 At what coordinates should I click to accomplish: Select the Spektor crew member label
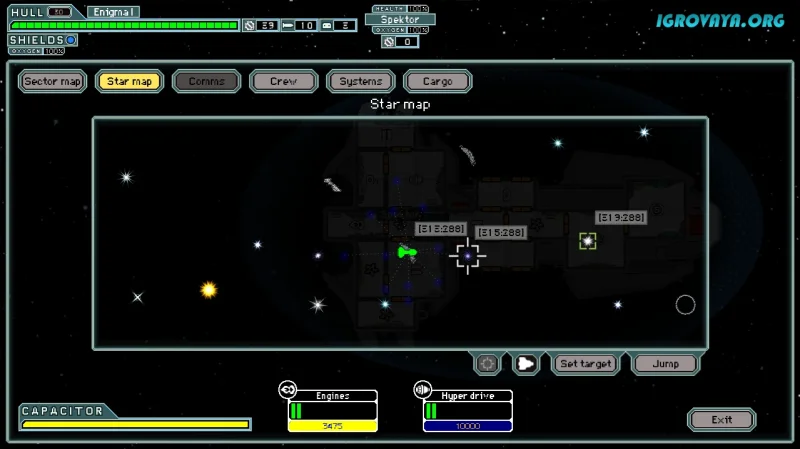pyautogui.click(x=400, y=19)
